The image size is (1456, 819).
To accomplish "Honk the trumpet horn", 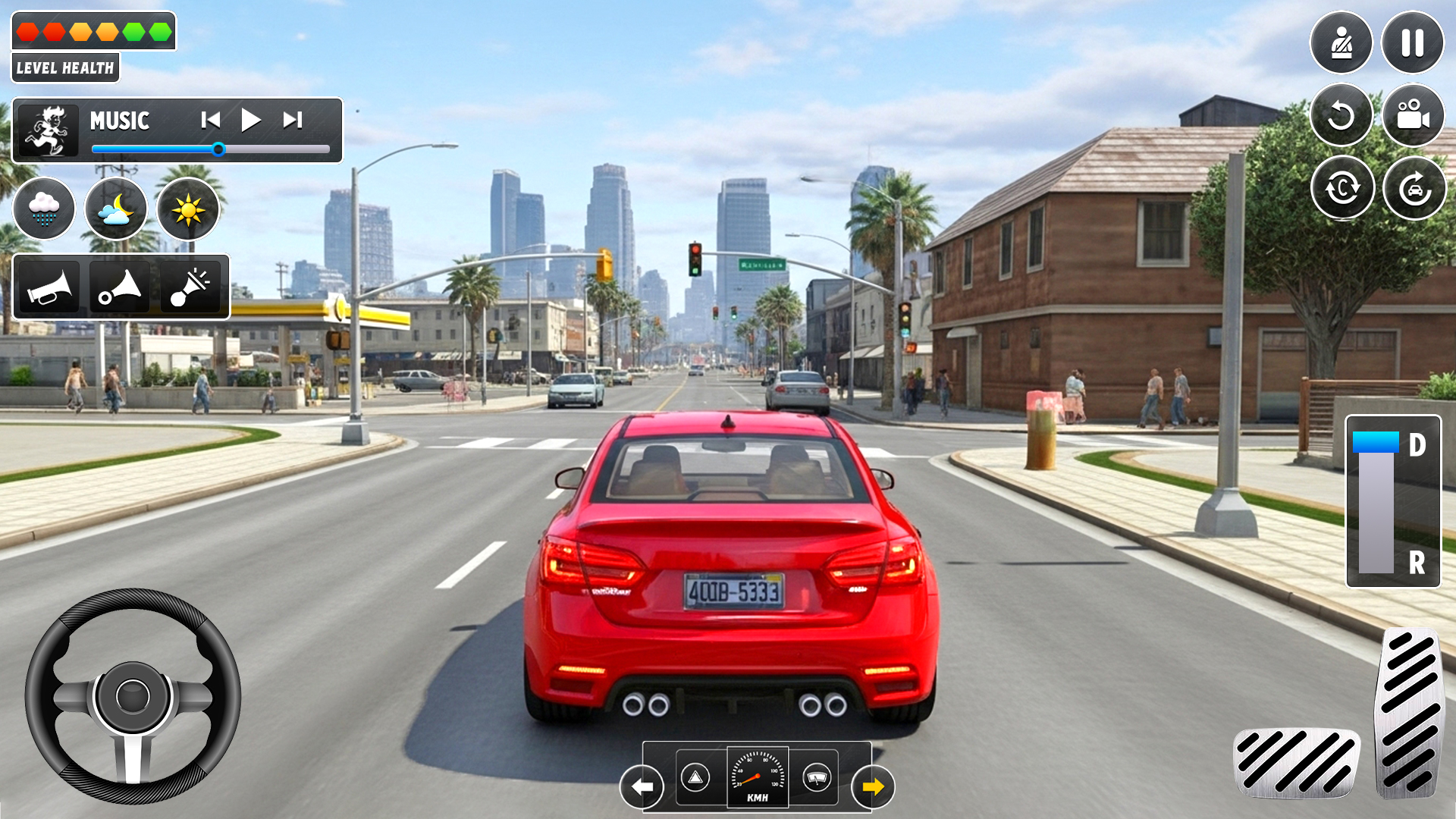I will [x=48, y=287].
